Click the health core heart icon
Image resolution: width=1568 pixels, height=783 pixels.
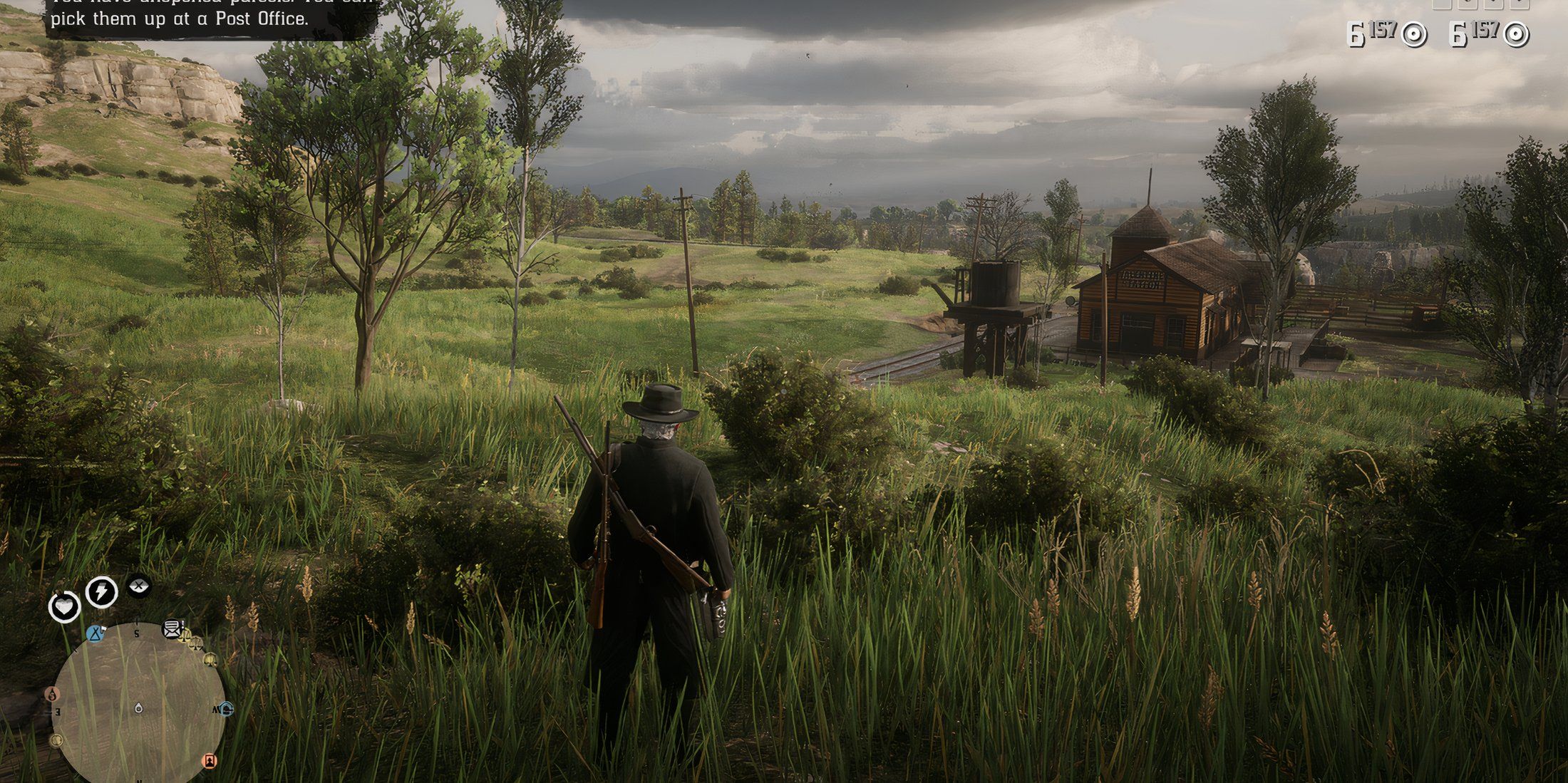pyautogui.click(x=64, y=608)
